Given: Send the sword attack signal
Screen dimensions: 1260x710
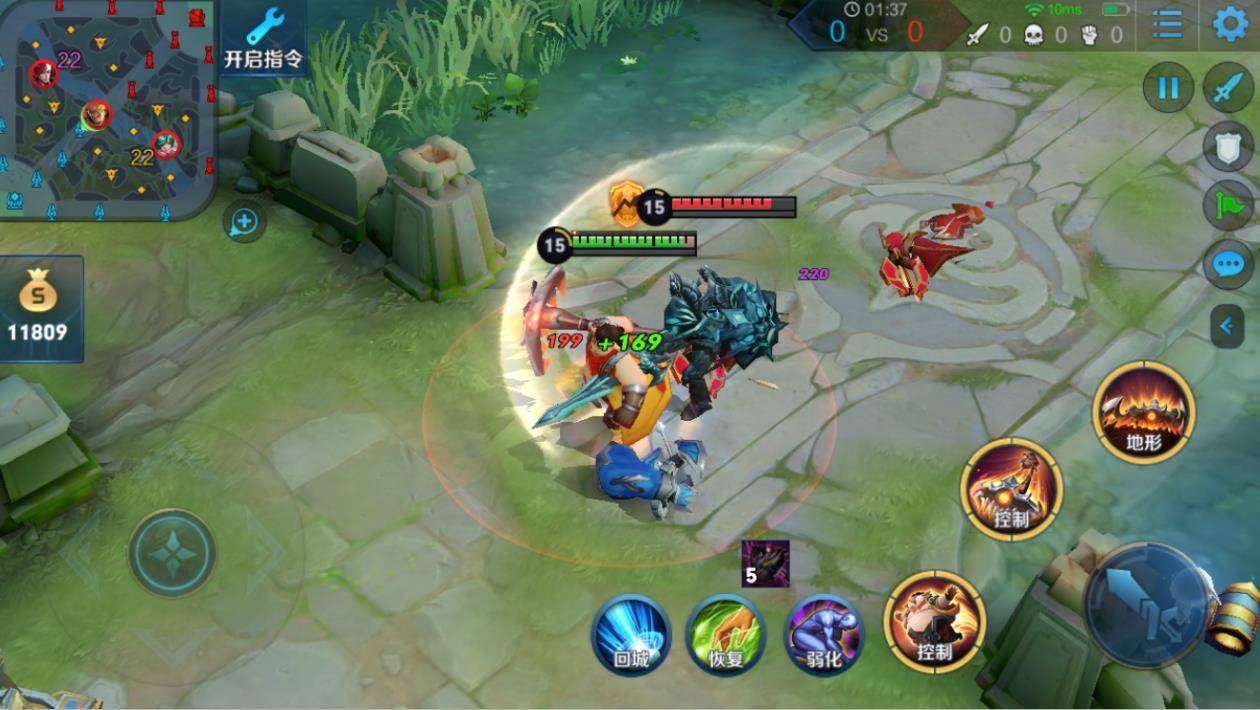Looking at the screenshot, I should point(1227,88).
